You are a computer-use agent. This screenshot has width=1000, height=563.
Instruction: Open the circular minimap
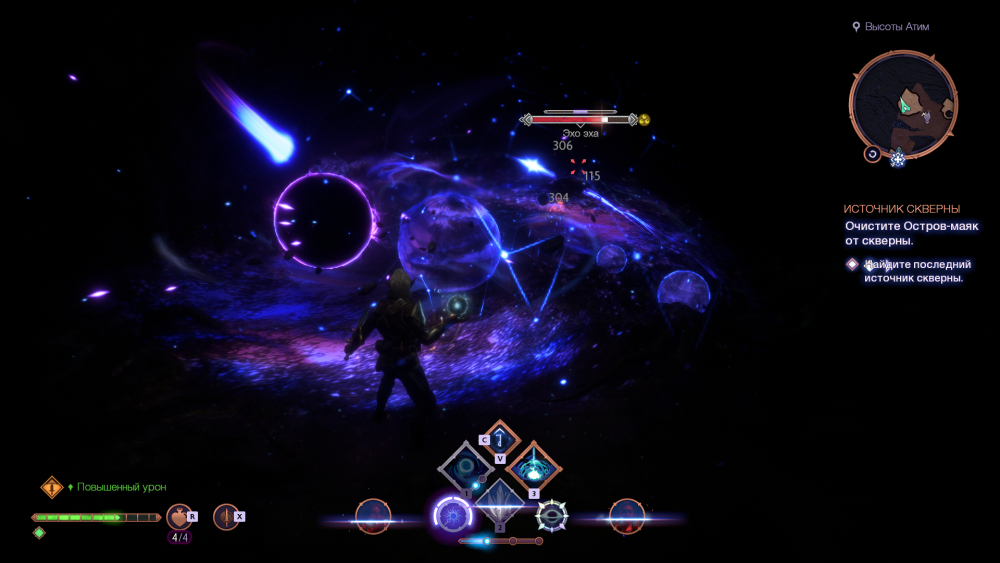[x=902, y=104]
